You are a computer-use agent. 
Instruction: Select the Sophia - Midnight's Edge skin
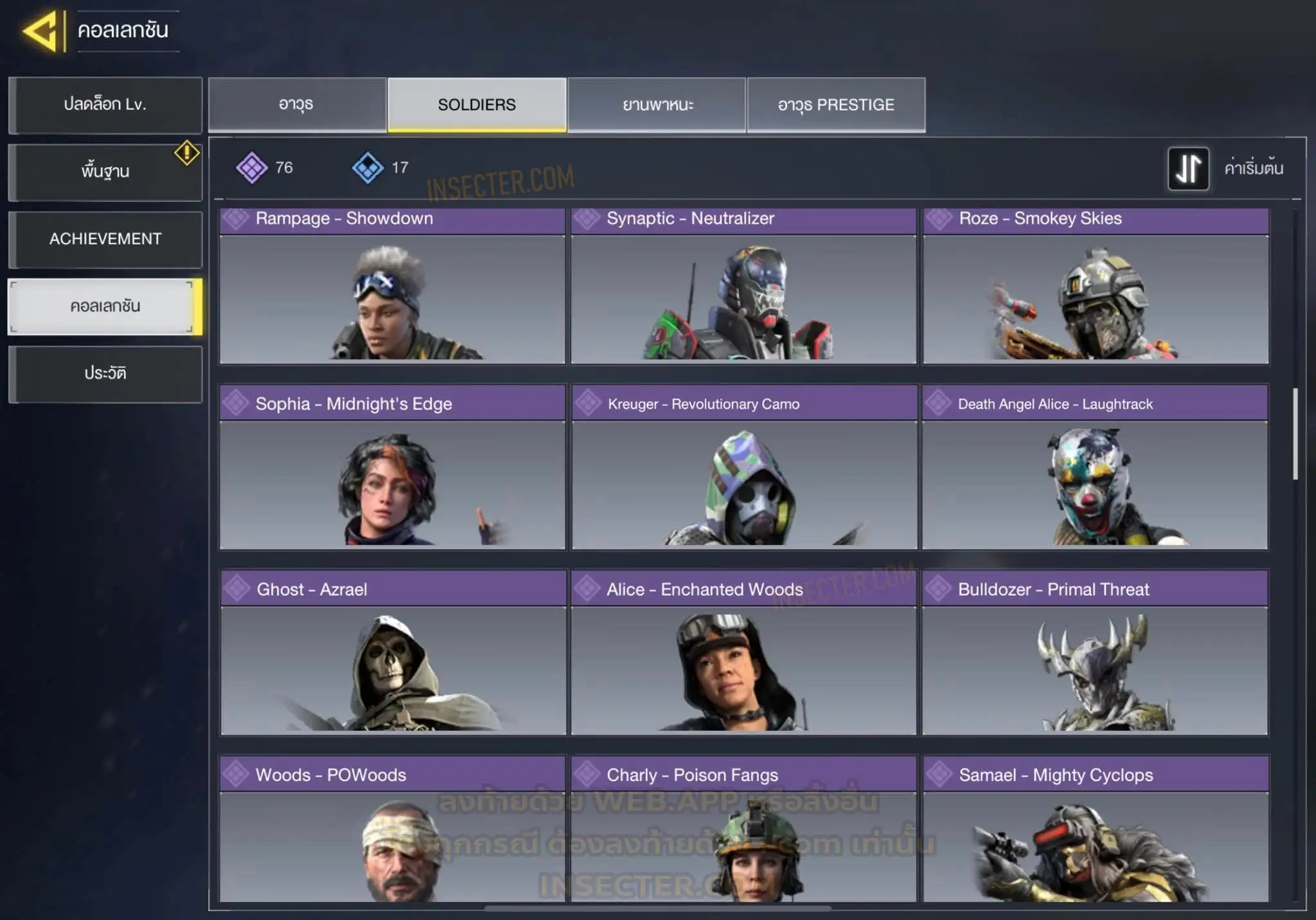tap(392, 467)
